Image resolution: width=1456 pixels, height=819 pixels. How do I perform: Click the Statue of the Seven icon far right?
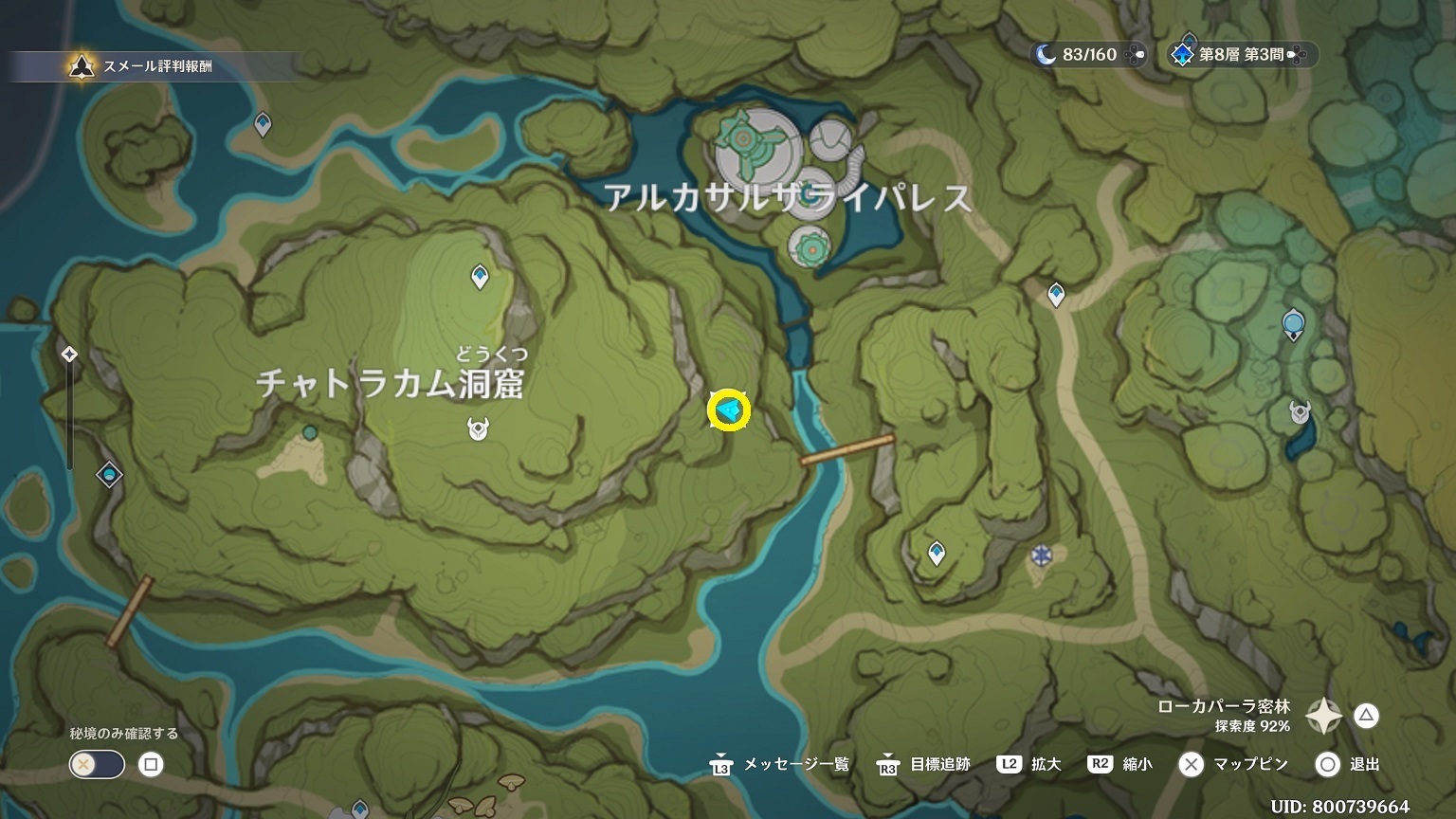click(x=1293, y=324)
